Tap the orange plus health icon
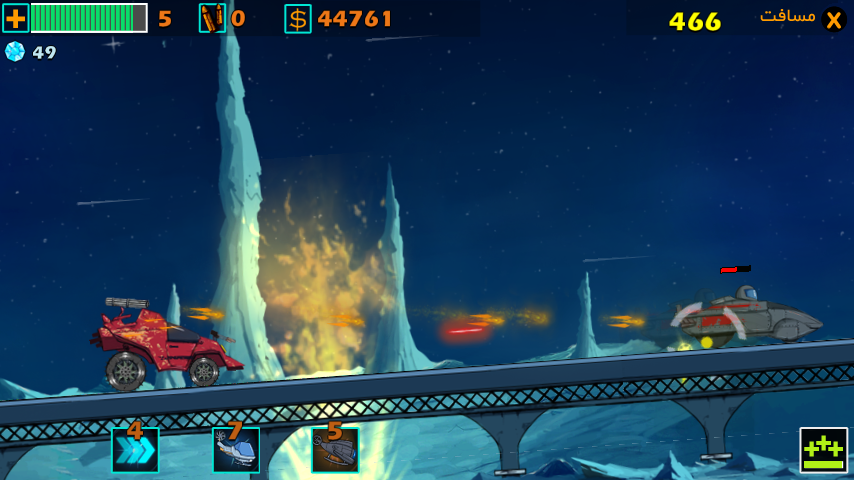 pyautogui.click(x=16, y=18)
